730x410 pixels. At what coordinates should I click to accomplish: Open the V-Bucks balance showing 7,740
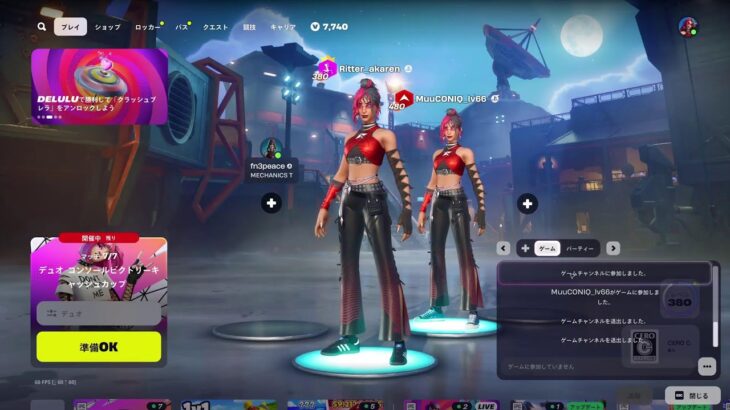pyautogui.click(x=329, y=27)
